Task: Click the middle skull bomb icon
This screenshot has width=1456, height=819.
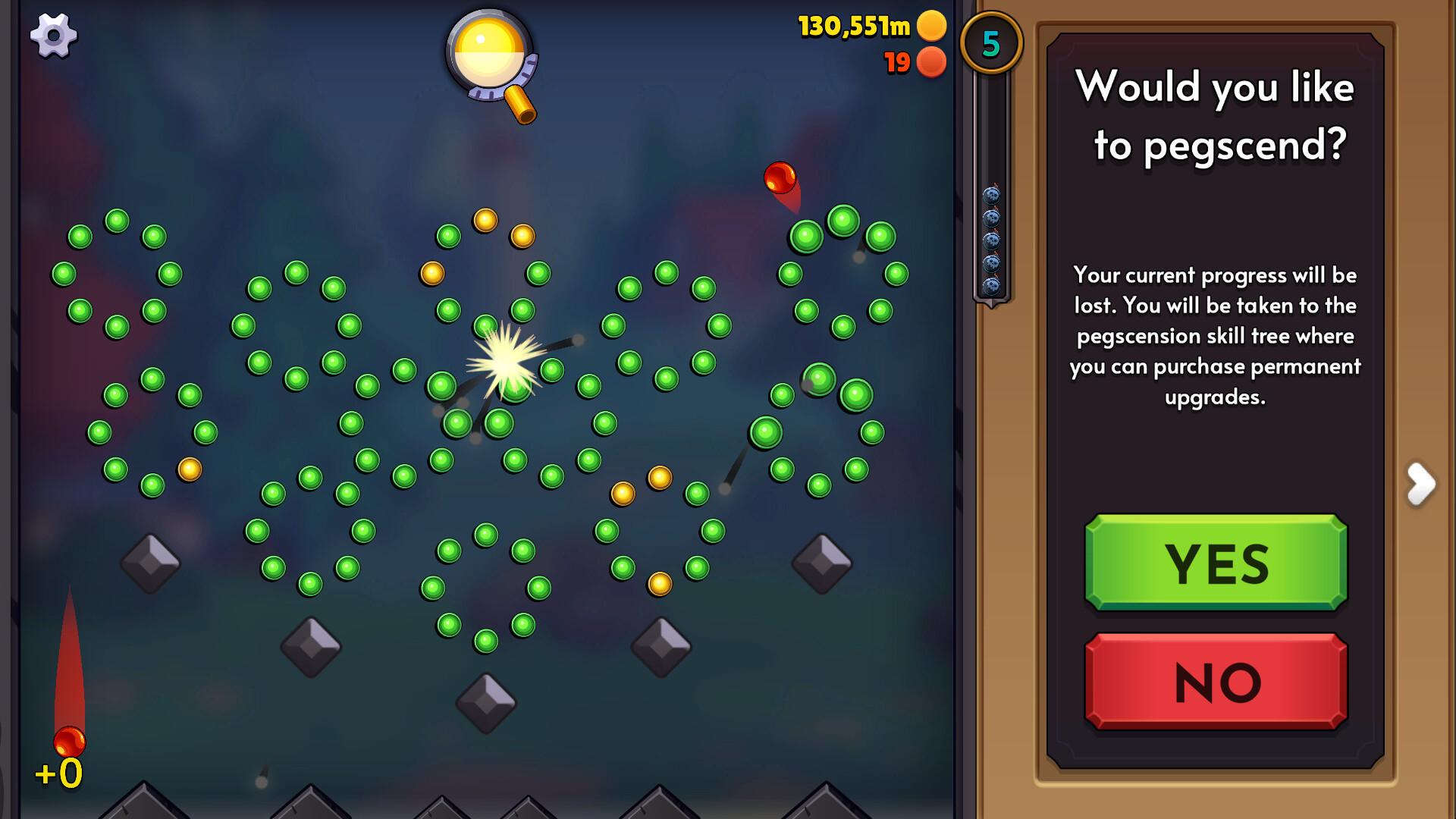Action: click(991, 240)
